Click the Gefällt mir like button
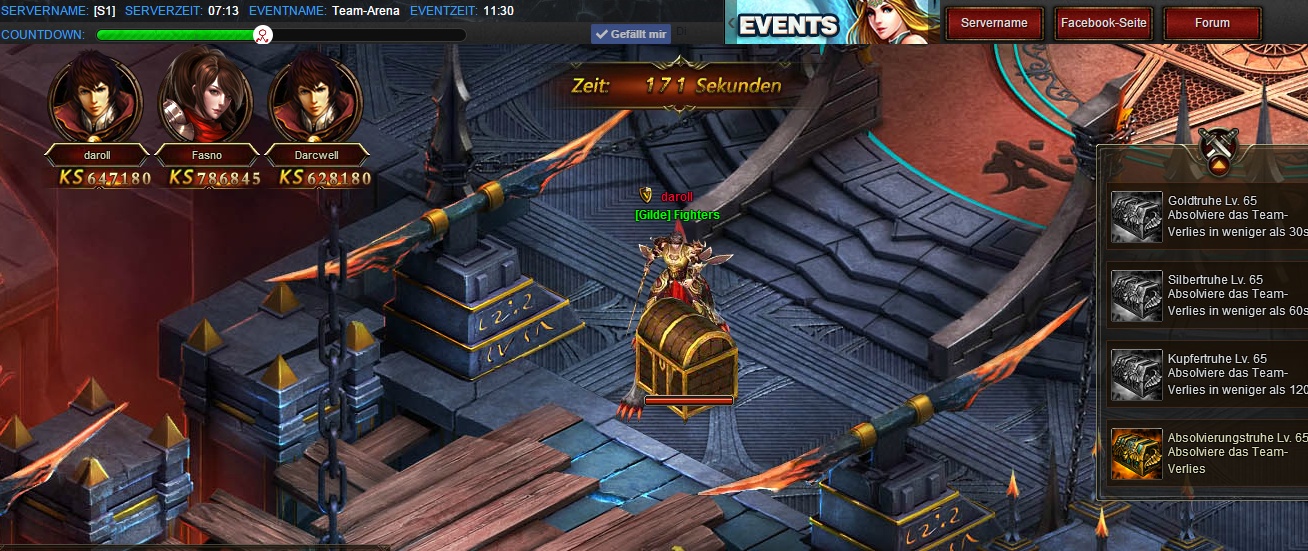 tap(630, 34)
